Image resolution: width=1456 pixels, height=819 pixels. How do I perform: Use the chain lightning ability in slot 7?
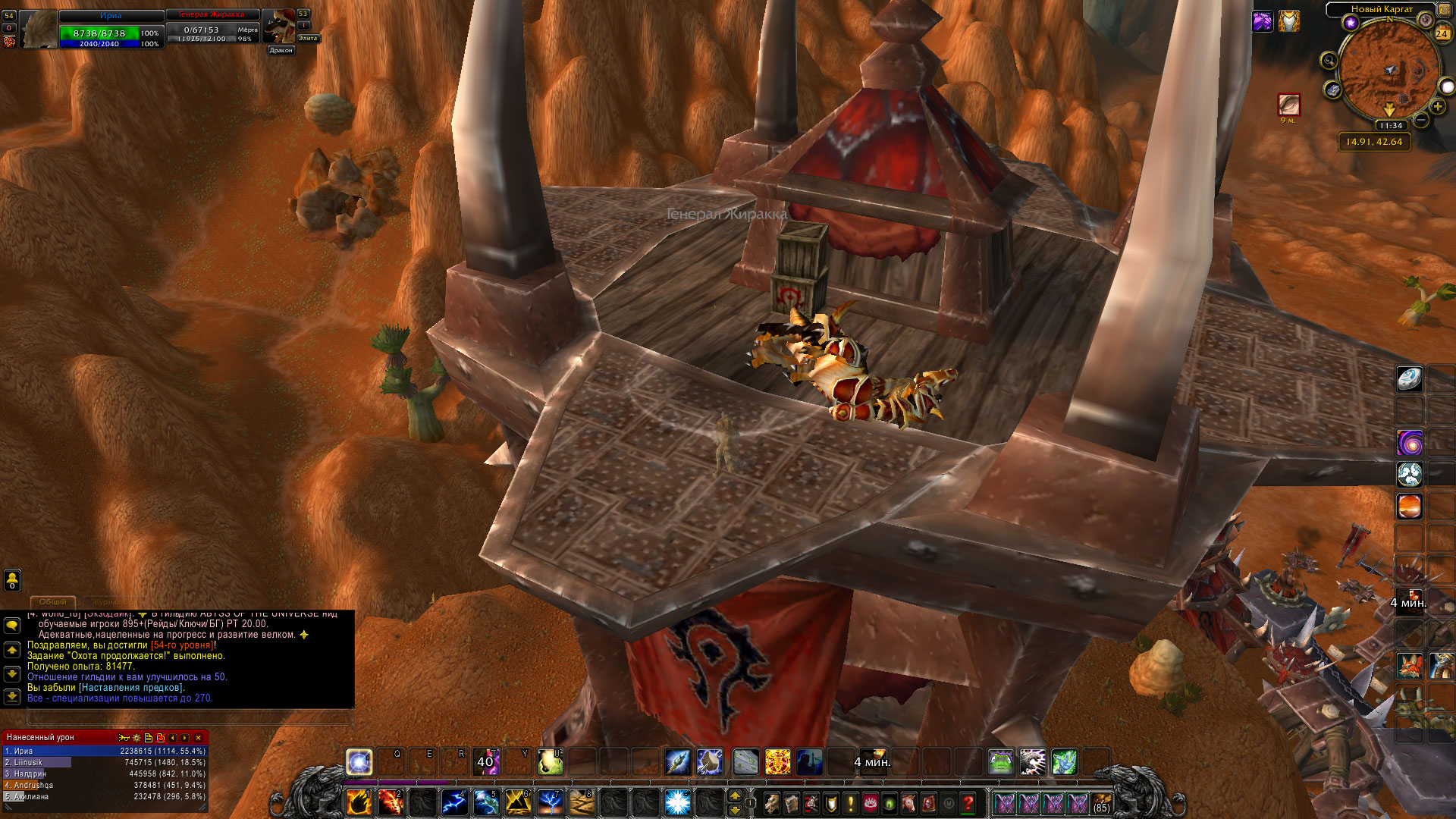coord(550,802)
